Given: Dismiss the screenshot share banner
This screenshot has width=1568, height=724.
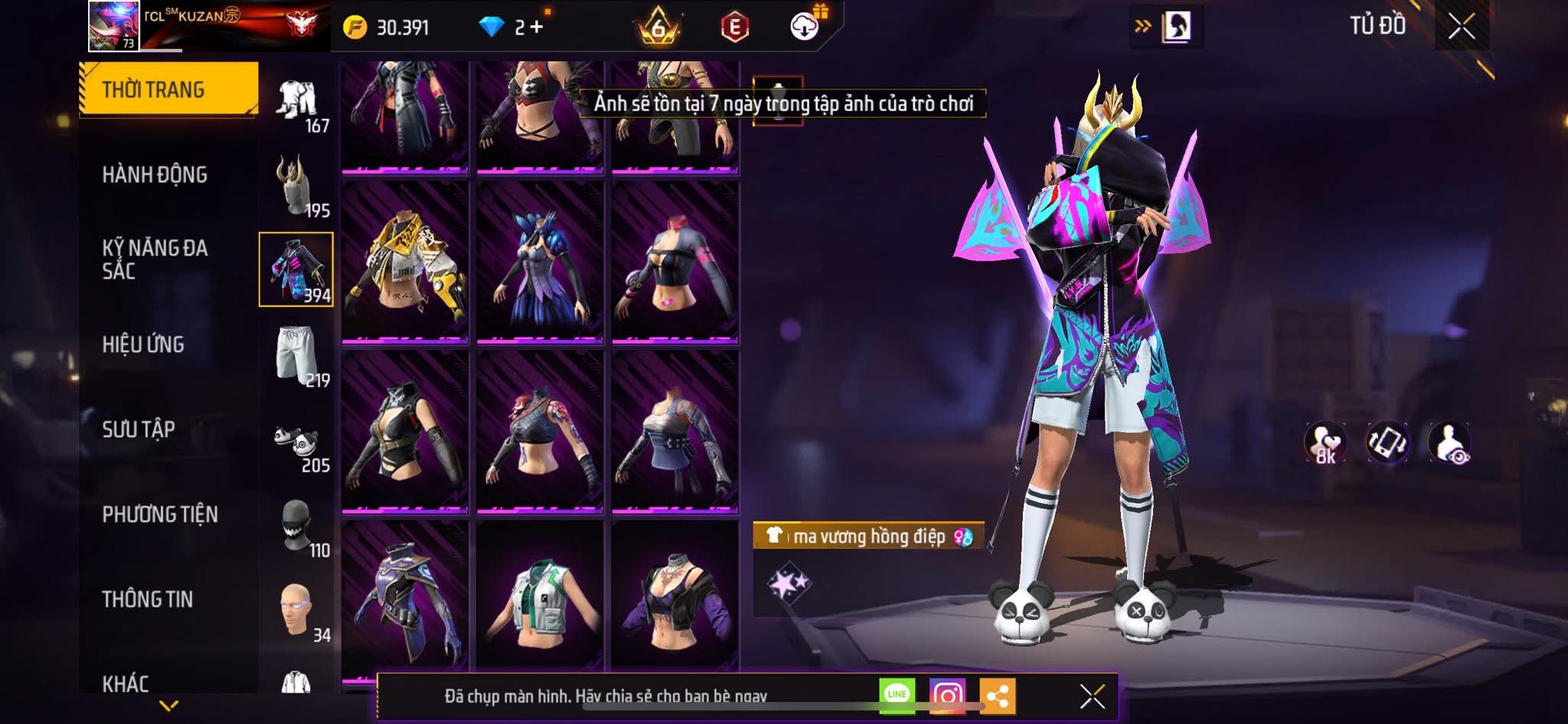Looking at the screenshot, I should [1092, 696].
